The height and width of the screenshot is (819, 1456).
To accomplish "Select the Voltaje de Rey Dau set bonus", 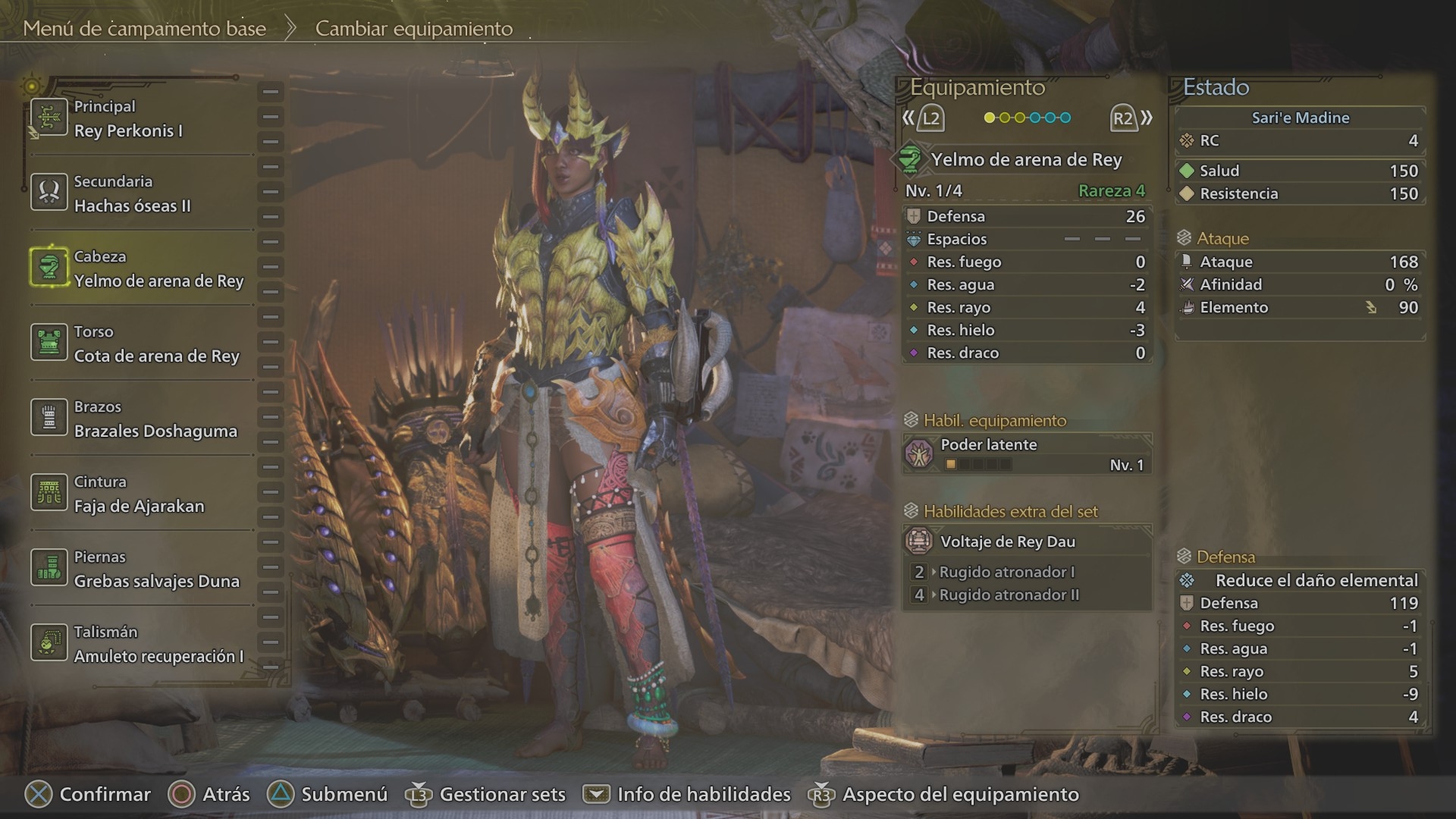I will (x=1027, y=541).
